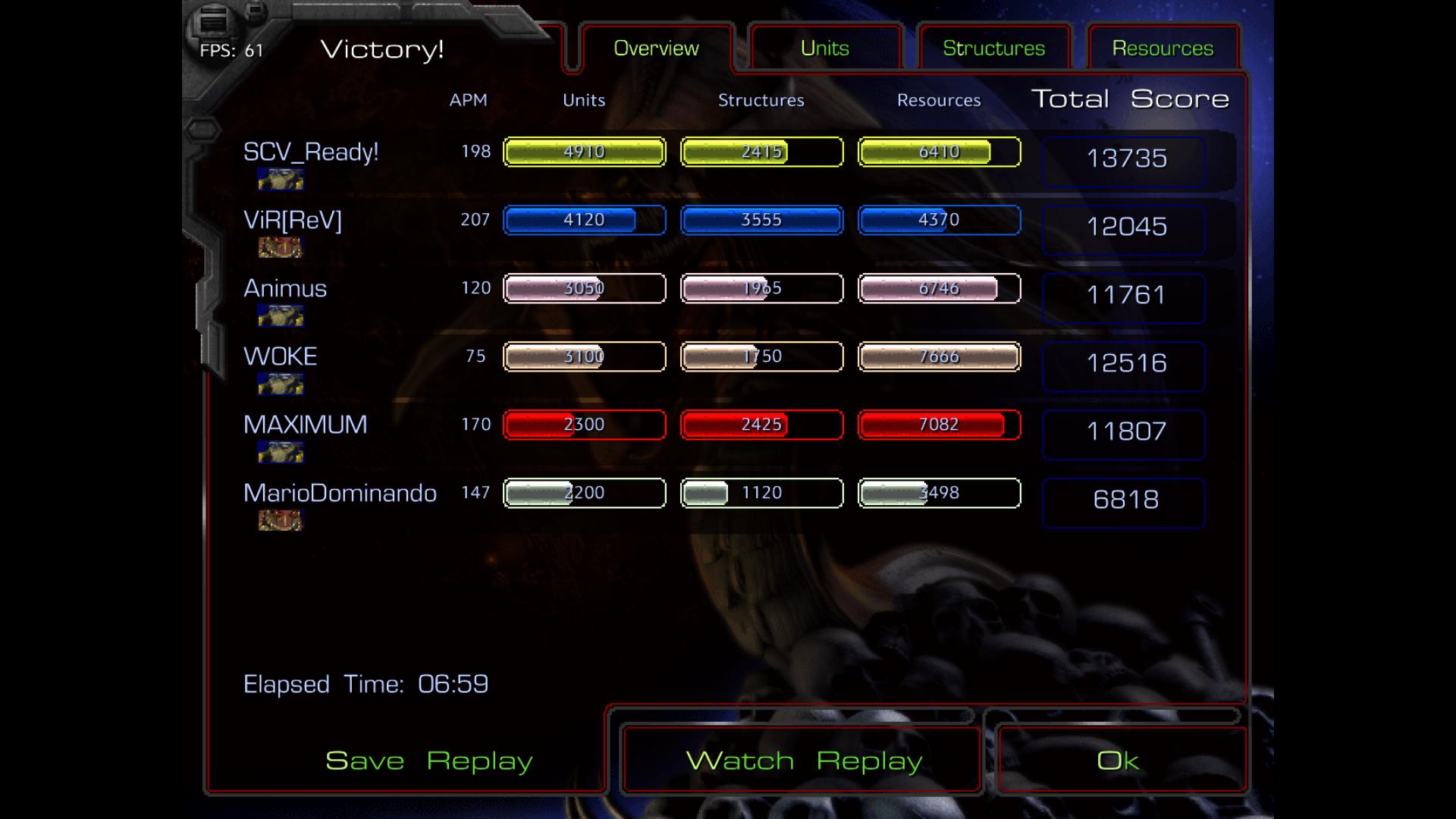Confirm with the Ok button

click(x=1118, y=761)
